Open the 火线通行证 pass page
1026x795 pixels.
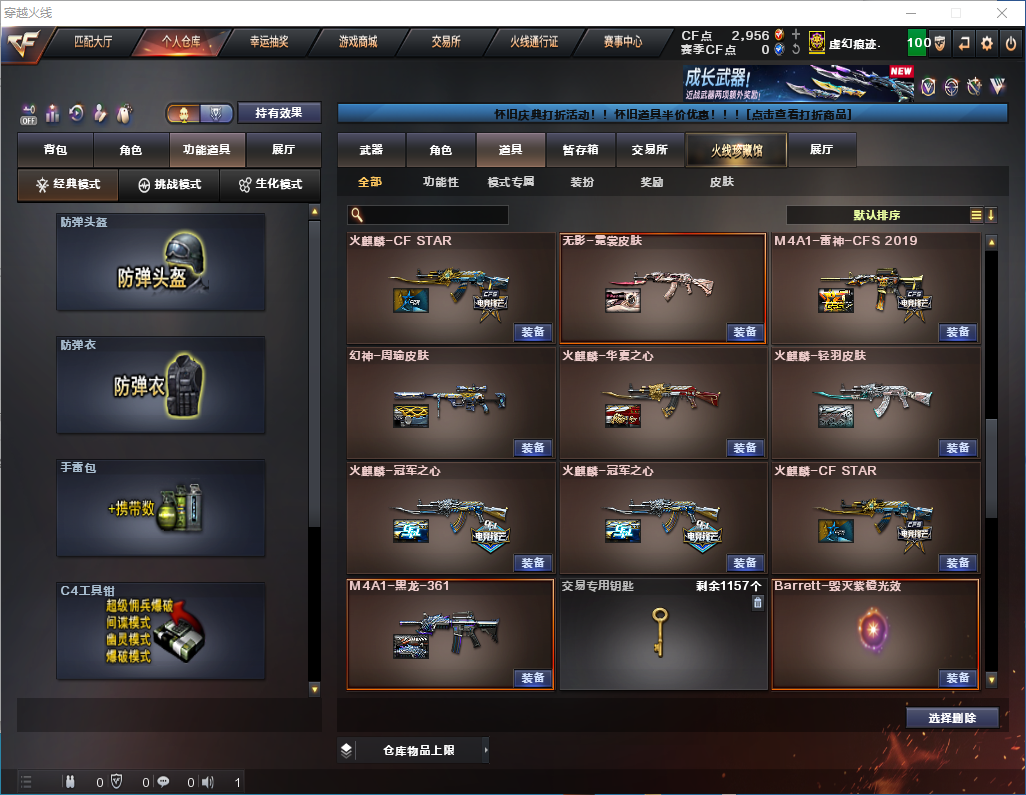534,42
